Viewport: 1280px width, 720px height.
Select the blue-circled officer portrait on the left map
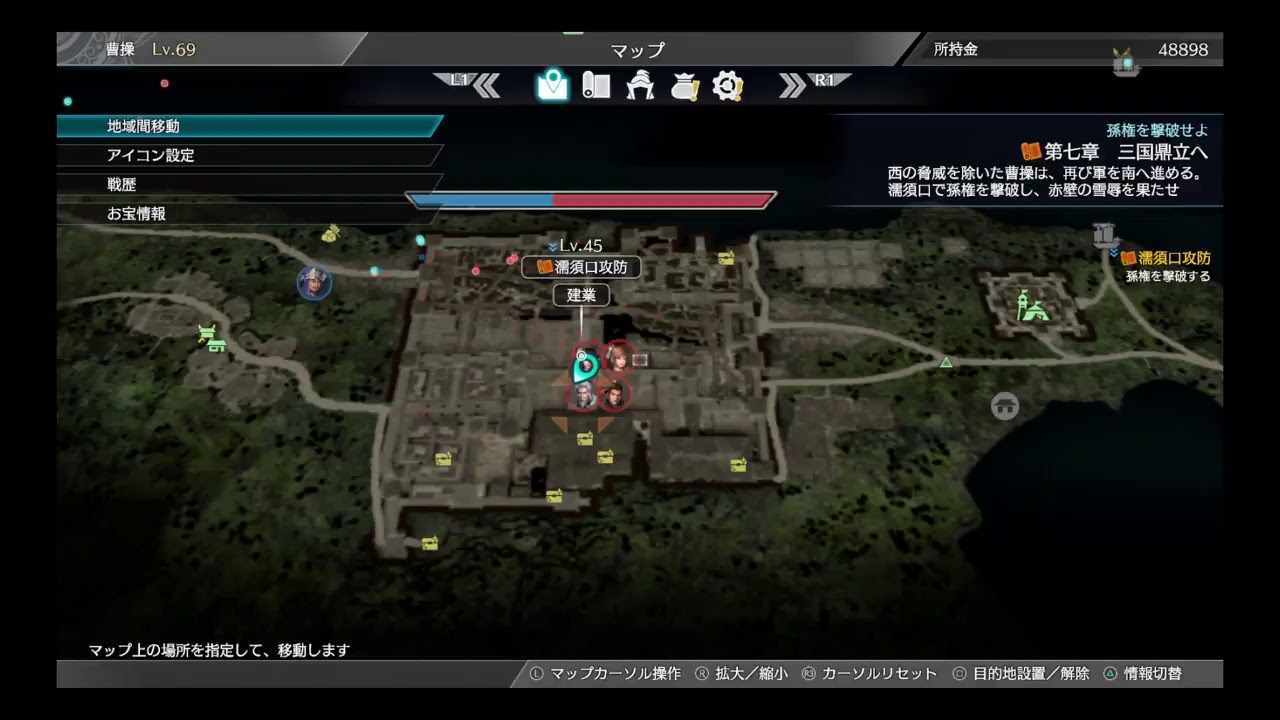[313, 284]
